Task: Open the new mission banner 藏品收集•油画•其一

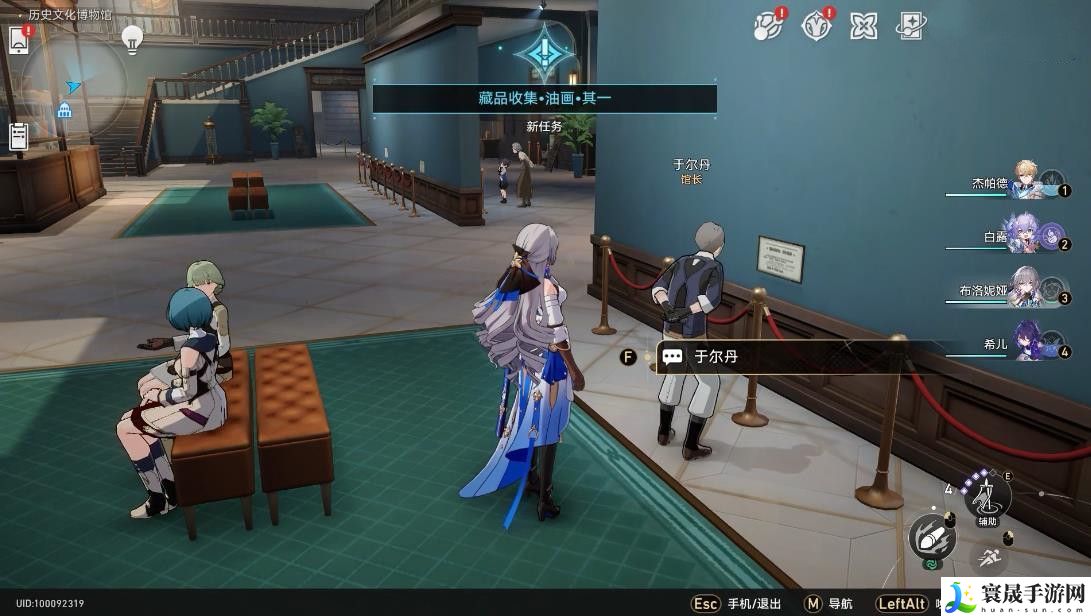Action: tap(544, 98)
